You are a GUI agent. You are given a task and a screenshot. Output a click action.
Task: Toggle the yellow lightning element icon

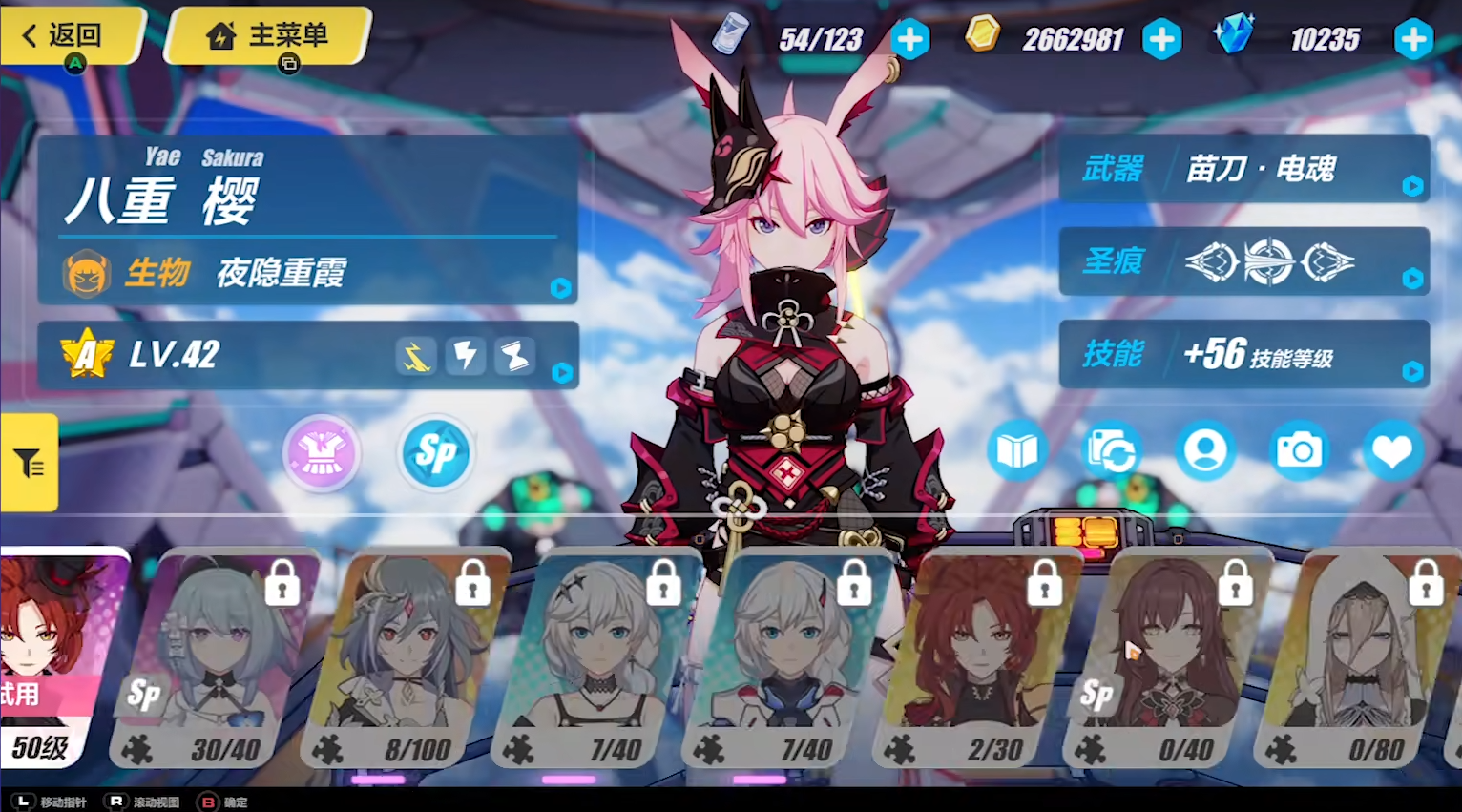click(x=416, y=355)
